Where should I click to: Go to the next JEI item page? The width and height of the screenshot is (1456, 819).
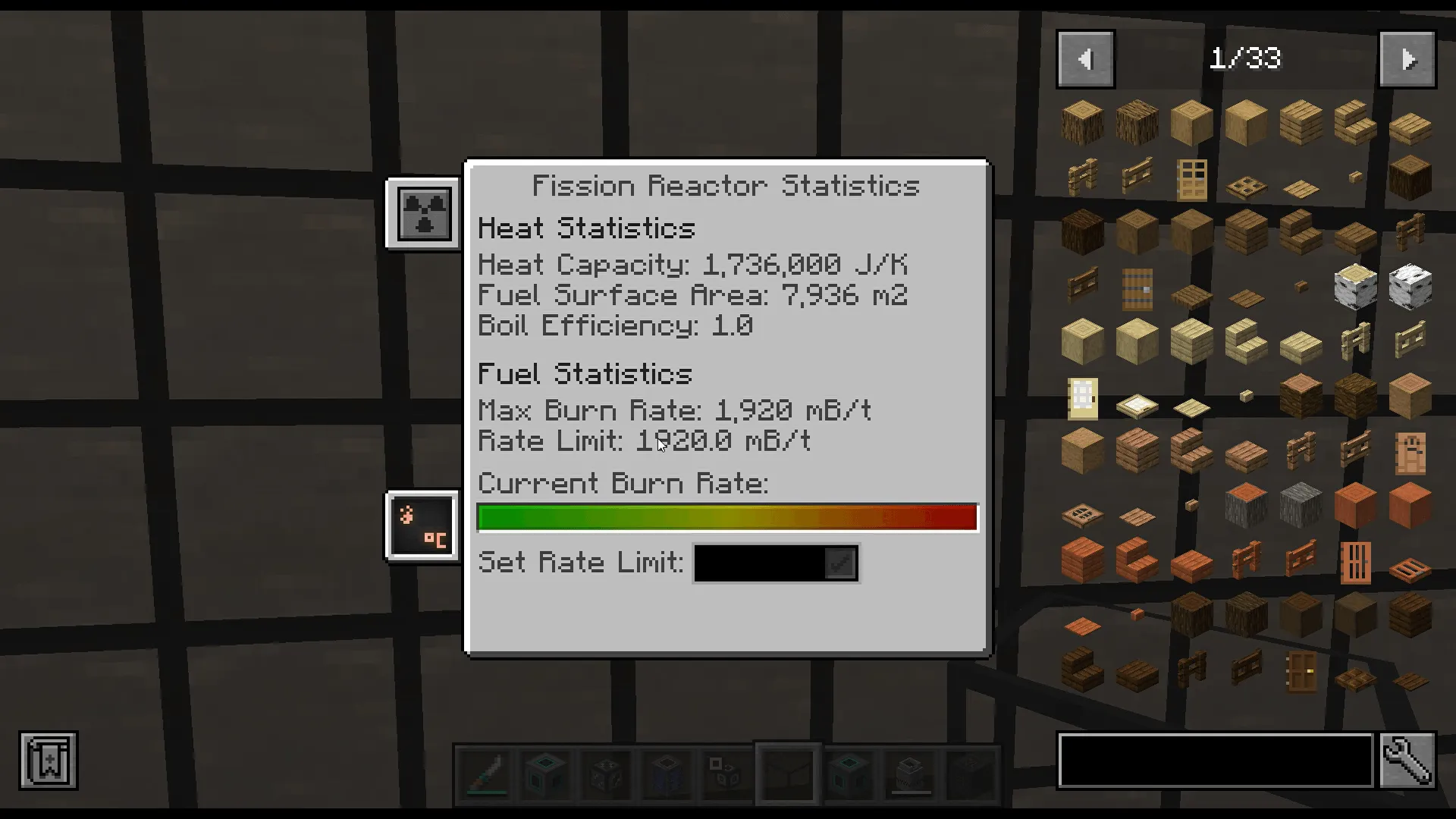click(x=1407, y=58)
